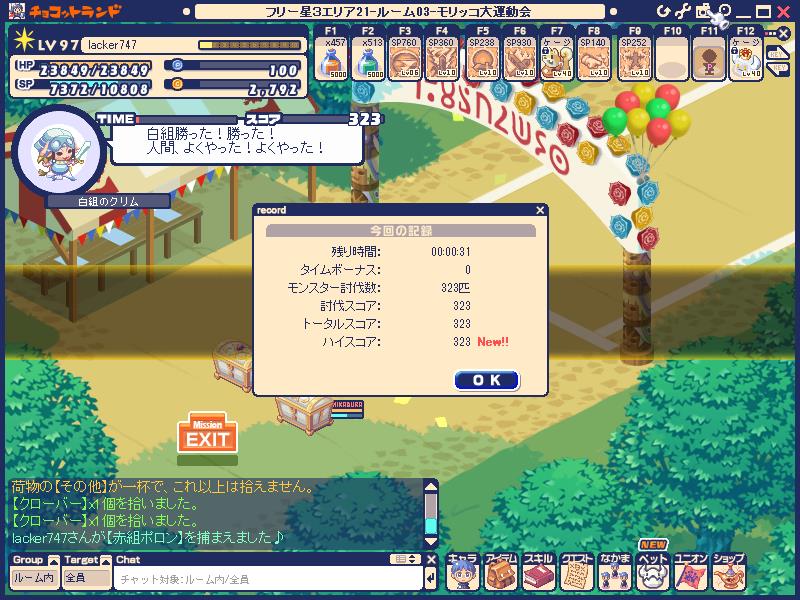Focus the chat input field
Screen dimensions: 800x600
pos(265,579)
